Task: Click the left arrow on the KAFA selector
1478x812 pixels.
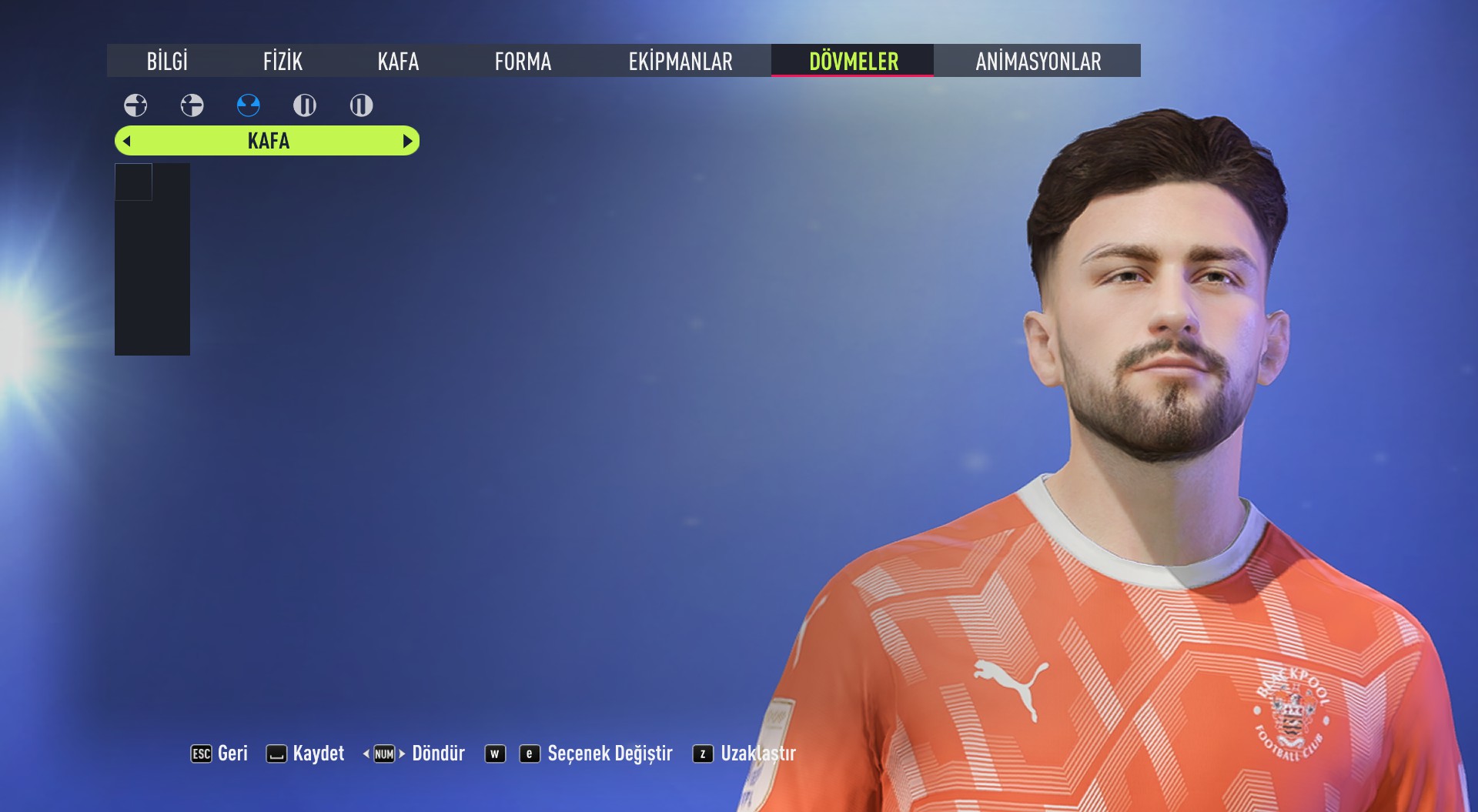Action: click(x=126, y=141)
